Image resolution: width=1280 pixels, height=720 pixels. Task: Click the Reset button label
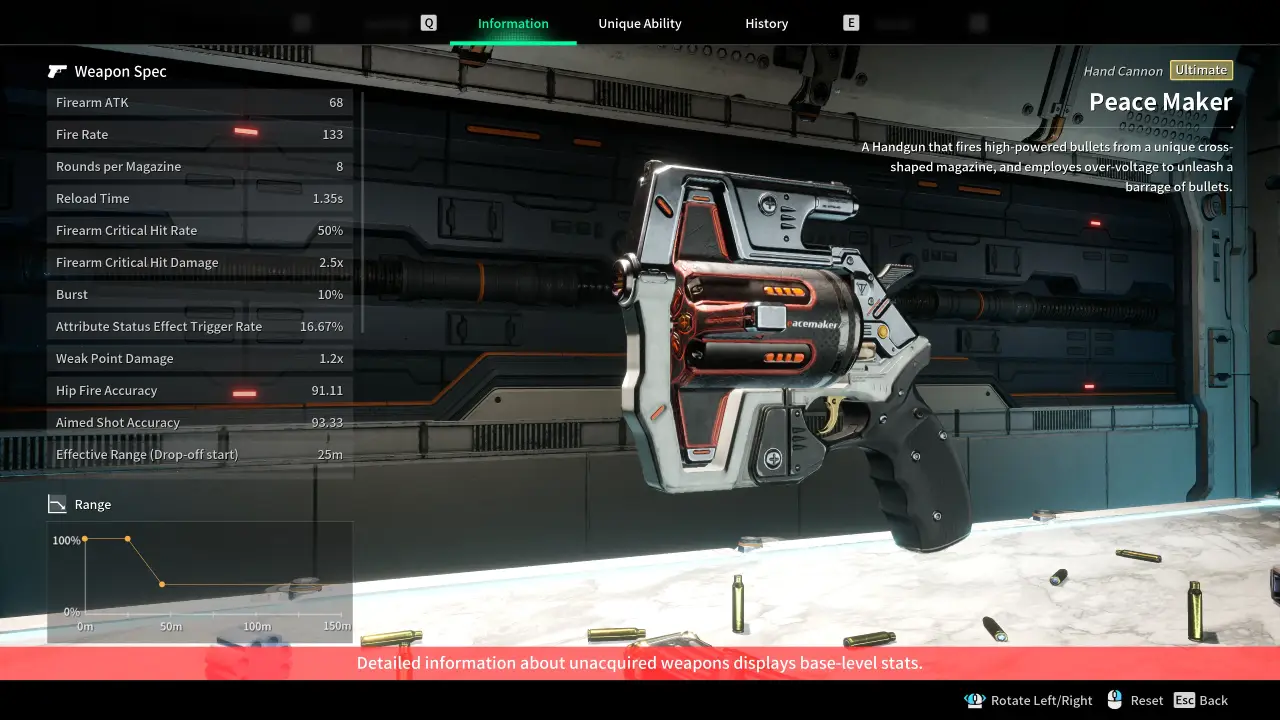1147,700
